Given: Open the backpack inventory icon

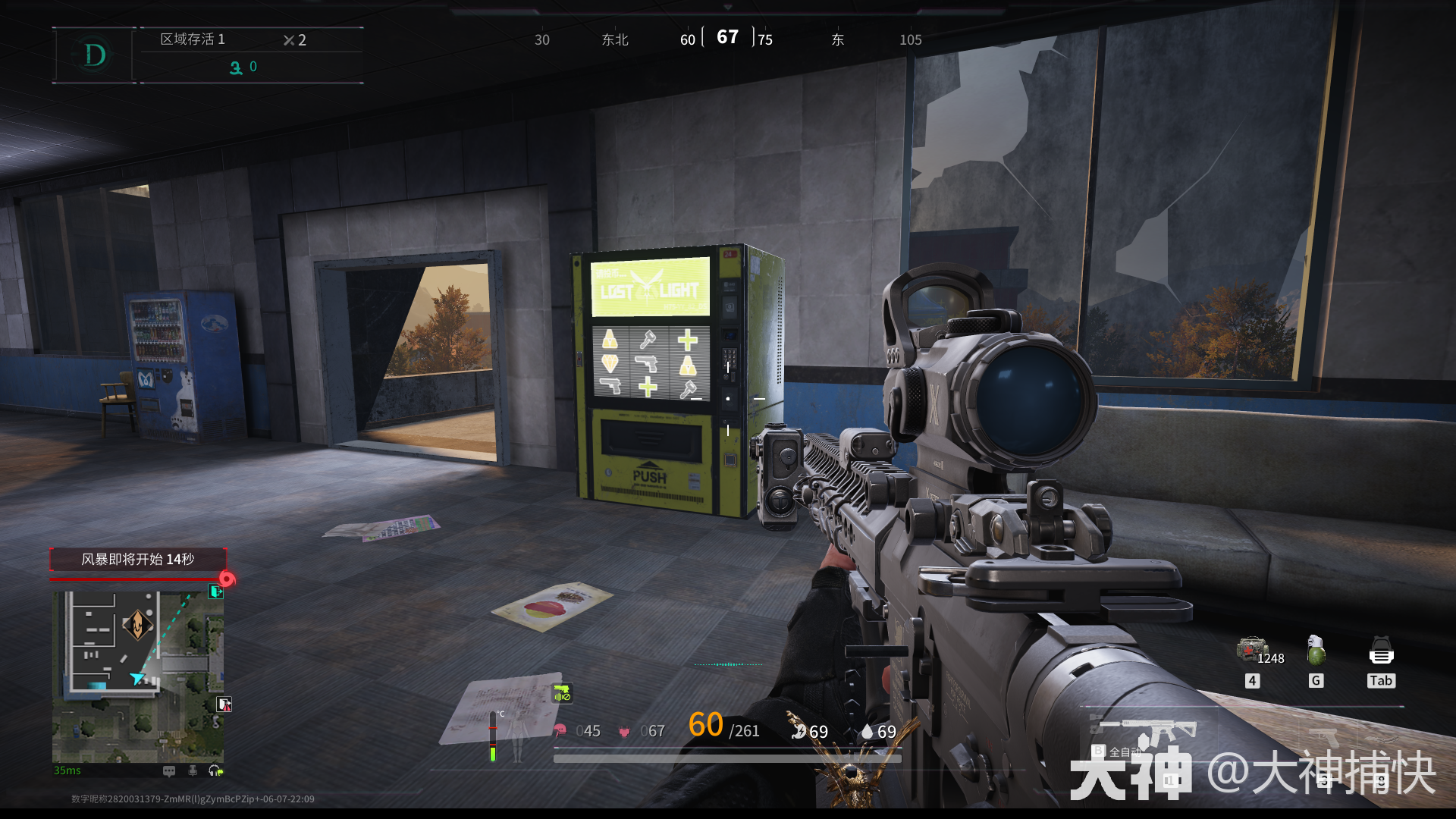Looking at the screenshot, I should click(1381, 651).
